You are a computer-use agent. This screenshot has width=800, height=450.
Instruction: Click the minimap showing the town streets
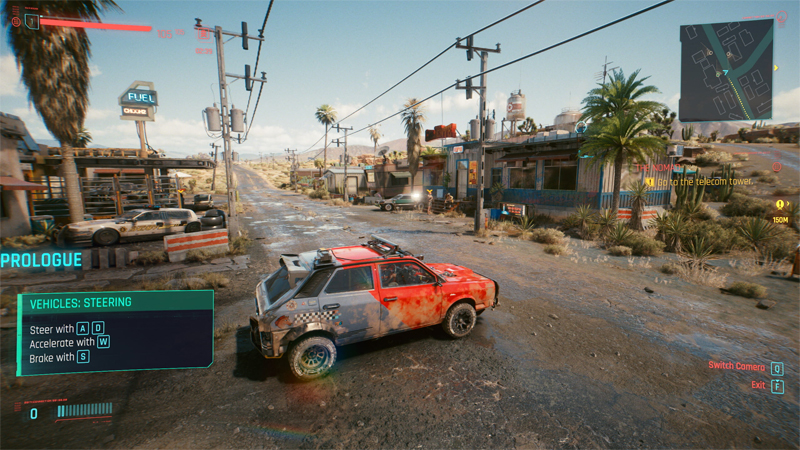pos(726,71)
